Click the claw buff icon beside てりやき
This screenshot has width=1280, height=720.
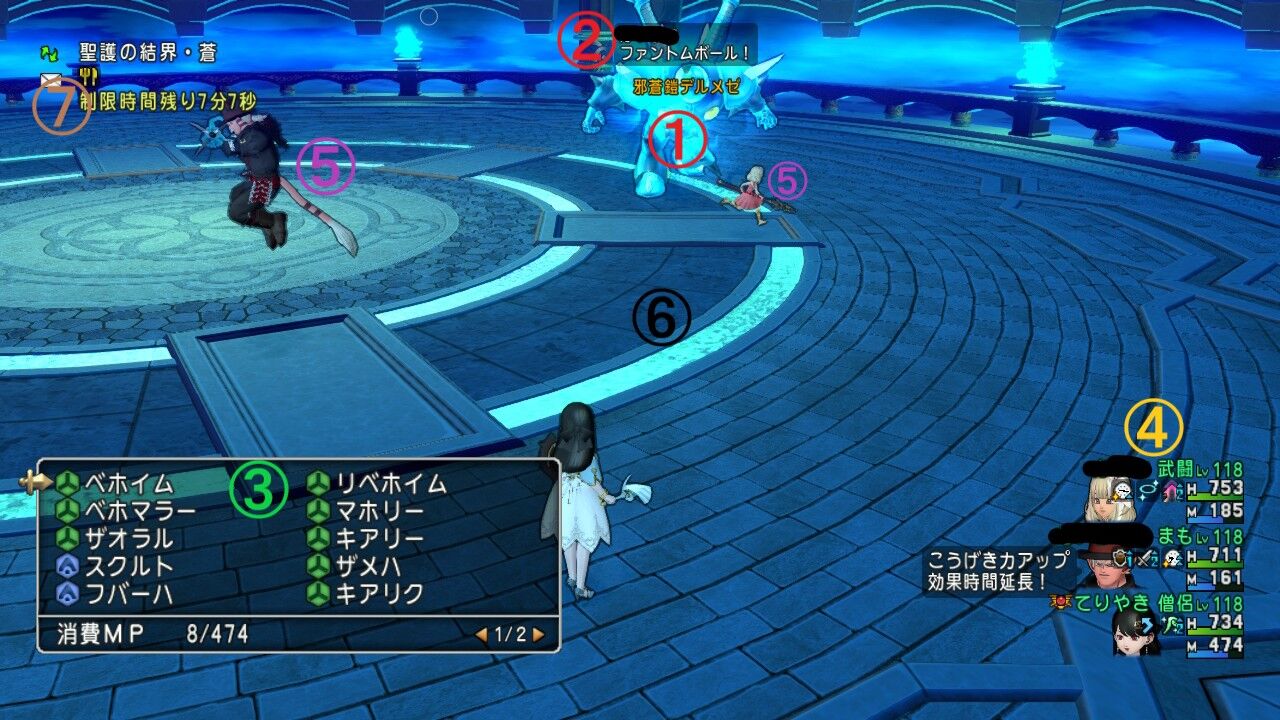[1171, 624]
